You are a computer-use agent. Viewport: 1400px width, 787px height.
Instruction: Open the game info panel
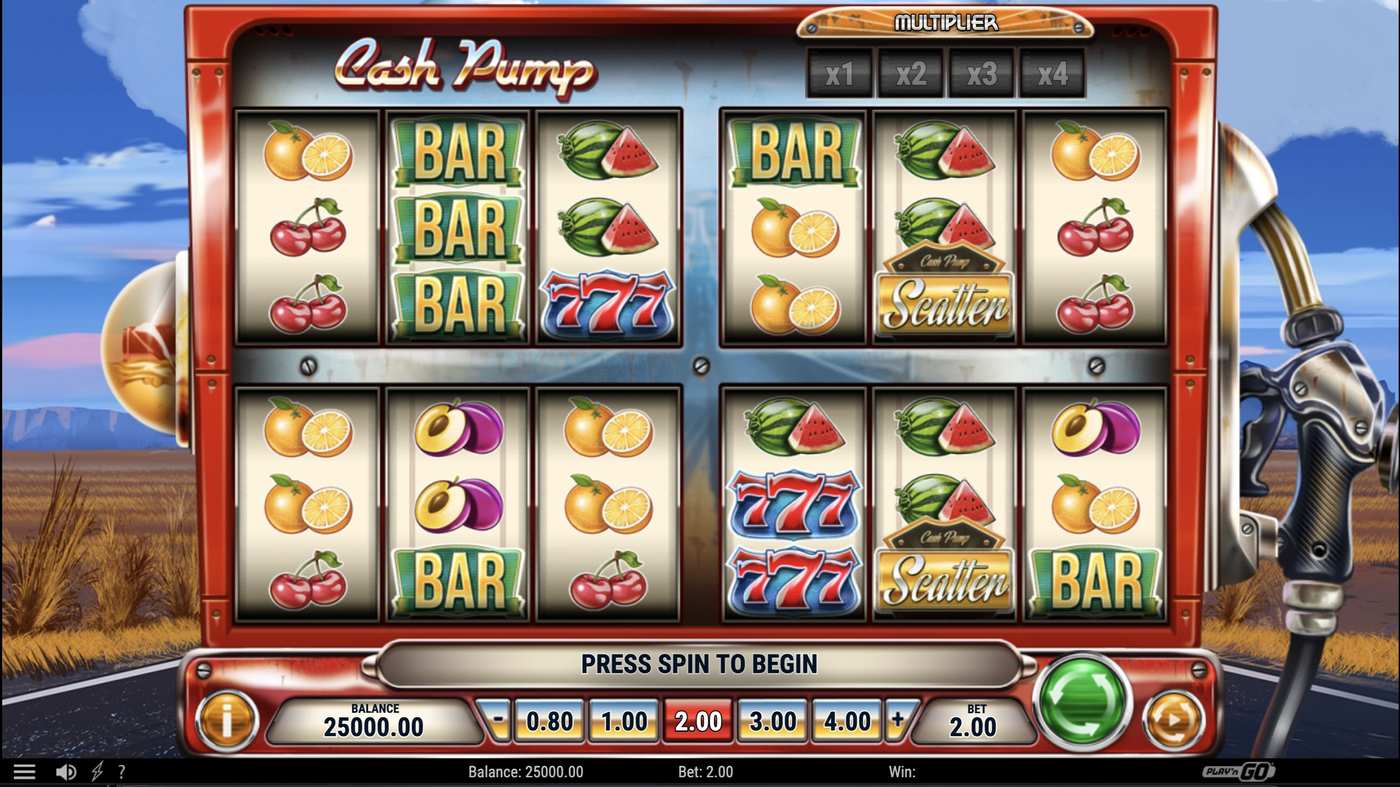click(x=227, y=719)
